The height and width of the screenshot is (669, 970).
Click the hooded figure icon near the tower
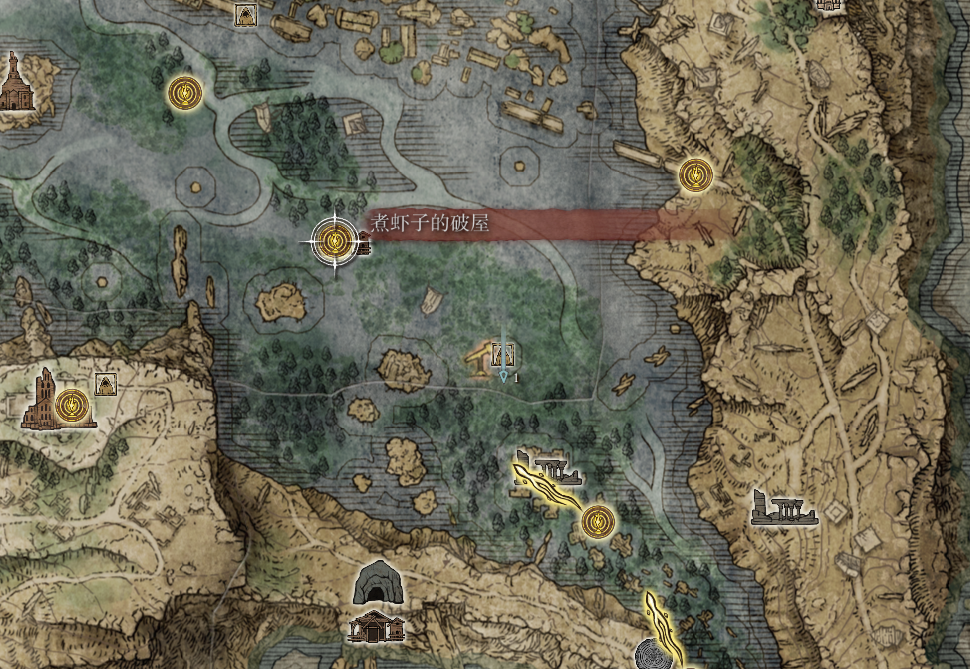(103, 384)
